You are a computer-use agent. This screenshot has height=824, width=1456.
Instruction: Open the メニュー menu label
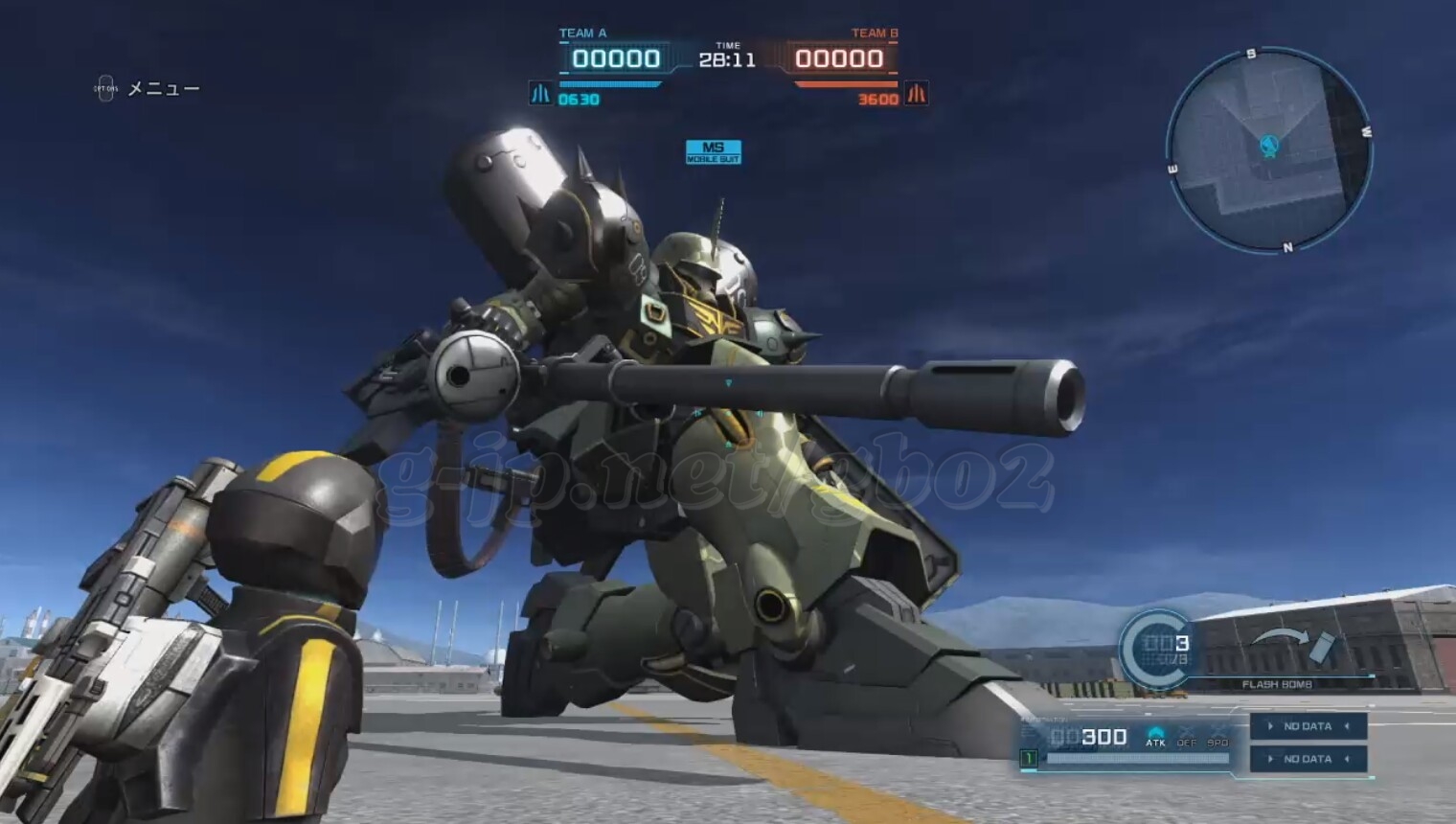[x=163, y=89]
